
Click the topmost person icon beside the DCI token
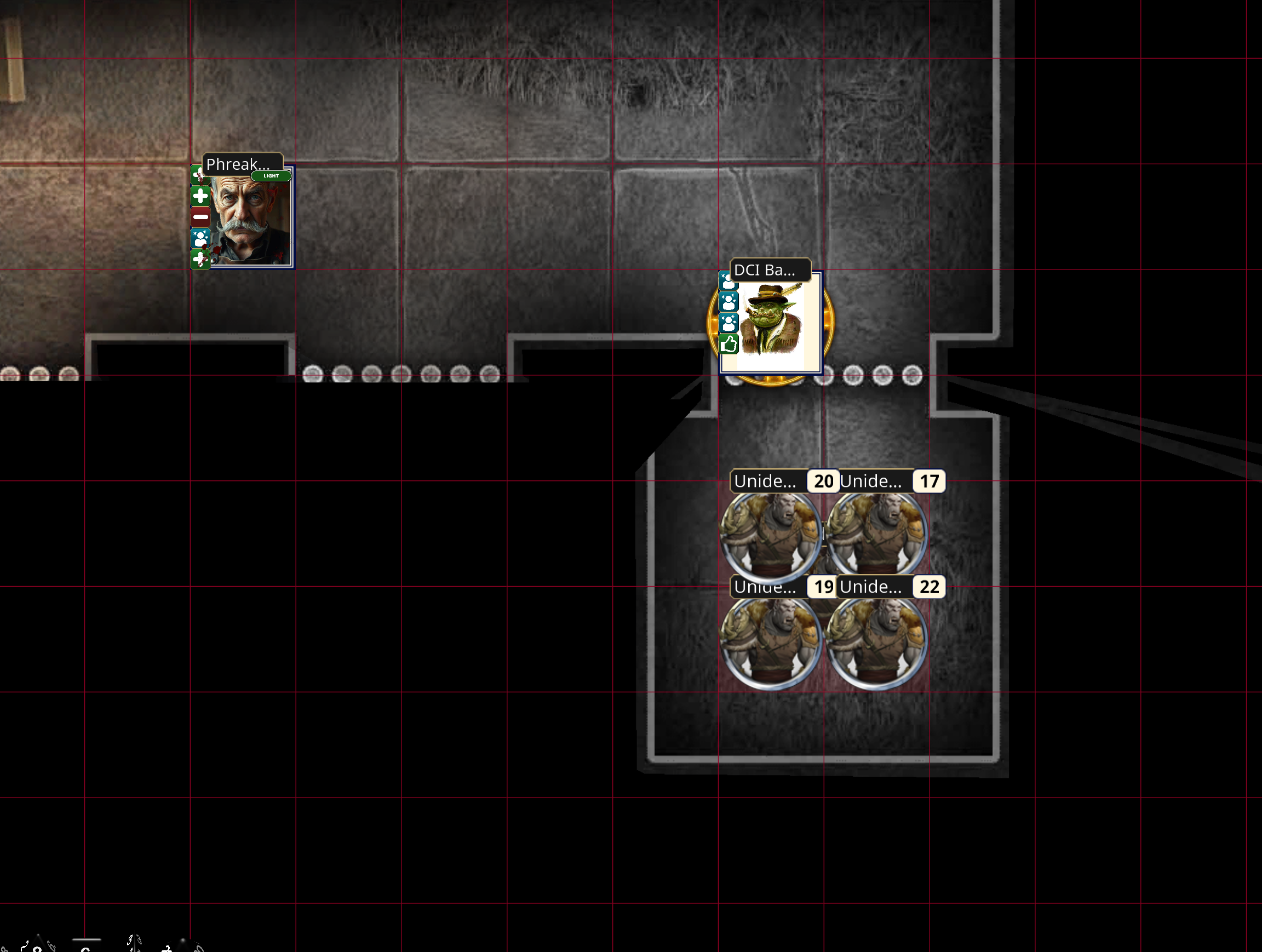pyautogui.click(x=729, y=280)
